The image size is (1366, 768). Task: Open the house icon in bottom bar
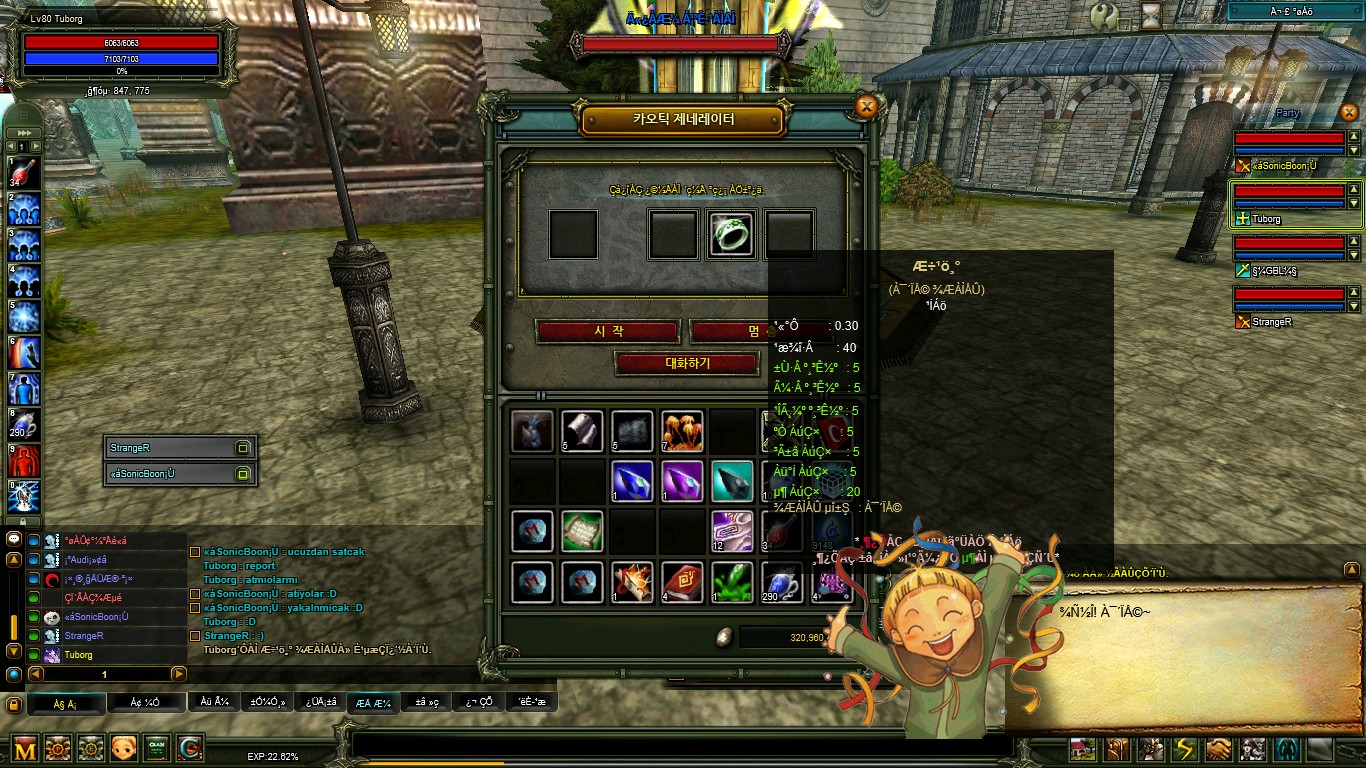coord(1083,749)
